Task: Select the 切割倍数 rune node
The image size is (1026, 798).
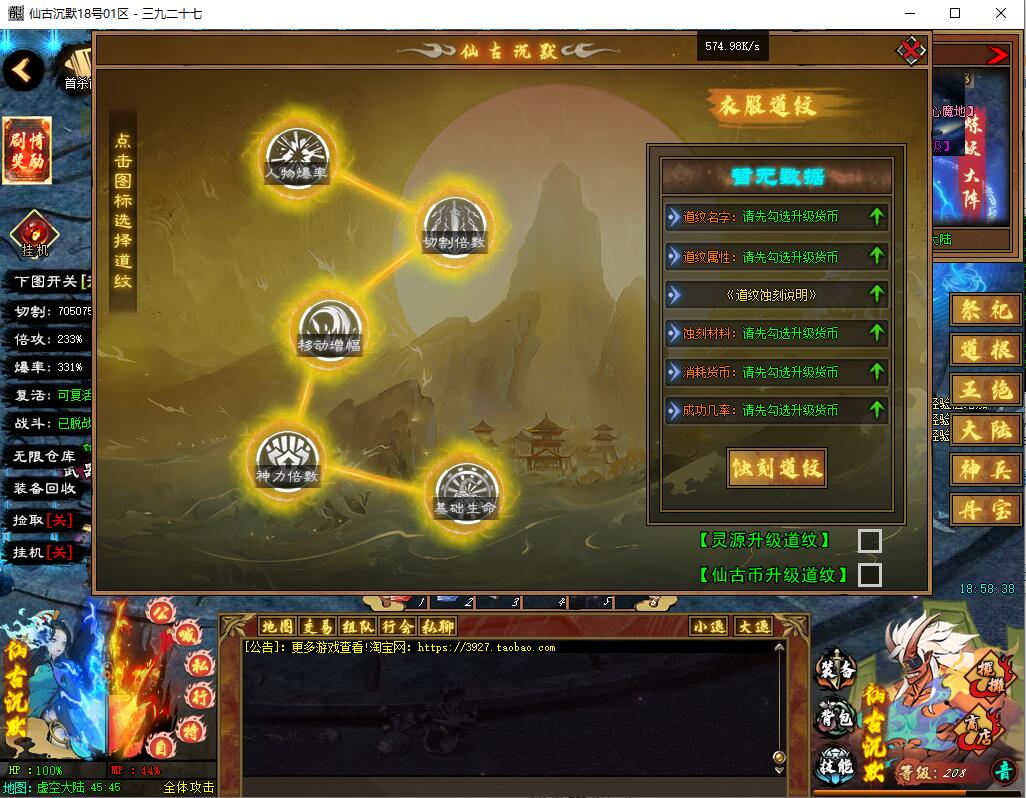Action: (x=455, y=226)
